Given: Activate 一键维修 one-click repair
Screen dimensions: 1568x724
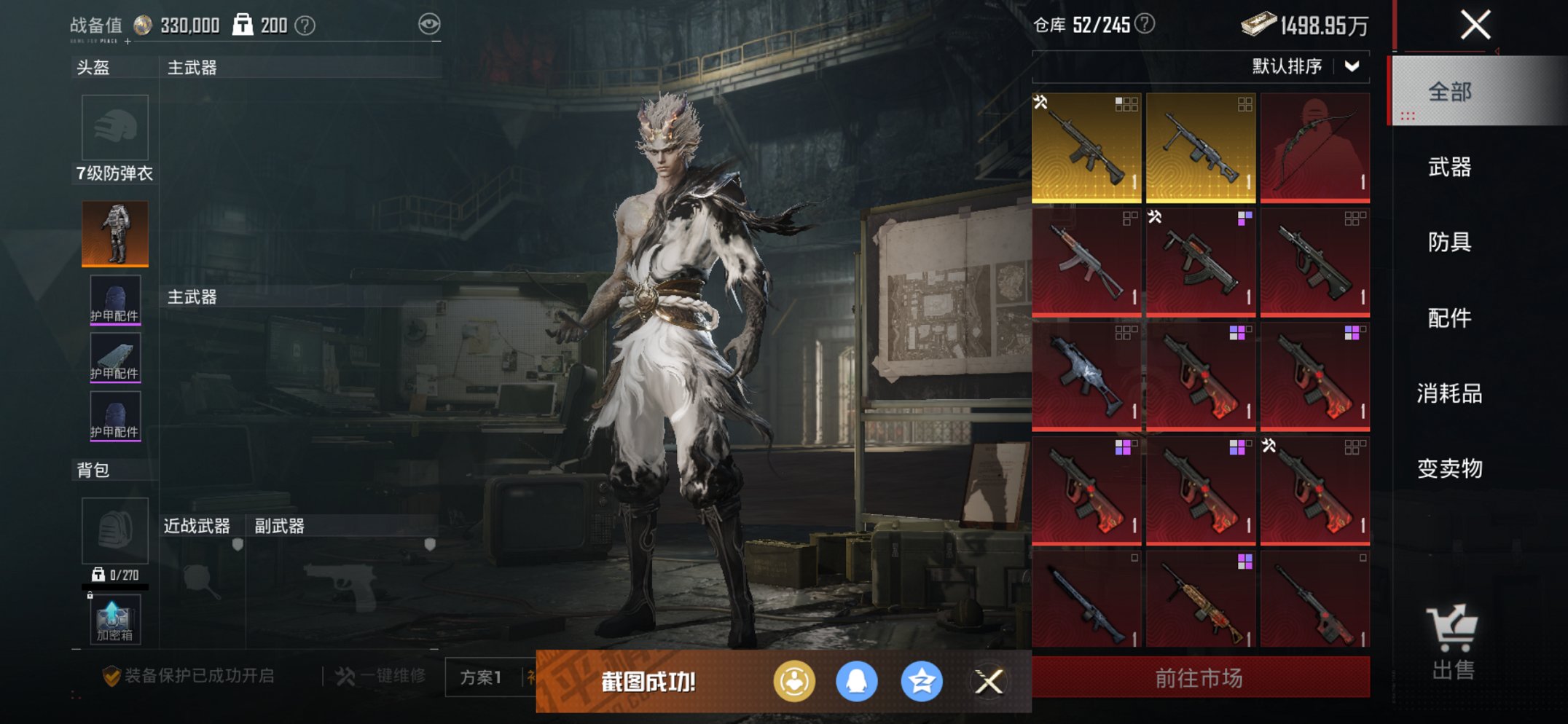Looking at the screenshot, I should click(x=382, y=676).
